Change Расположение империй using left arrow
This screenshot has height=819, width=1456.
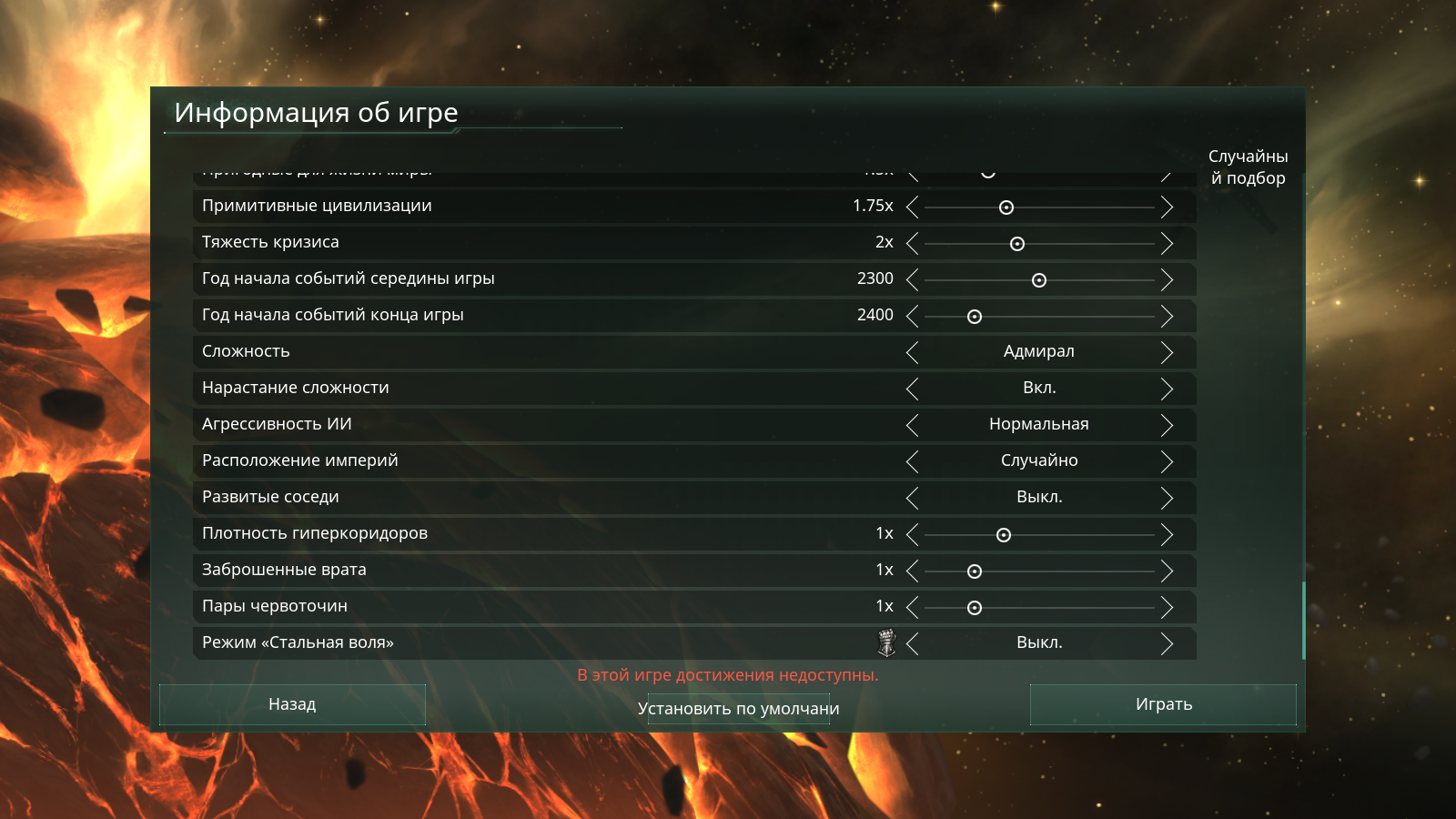point(913,461)
